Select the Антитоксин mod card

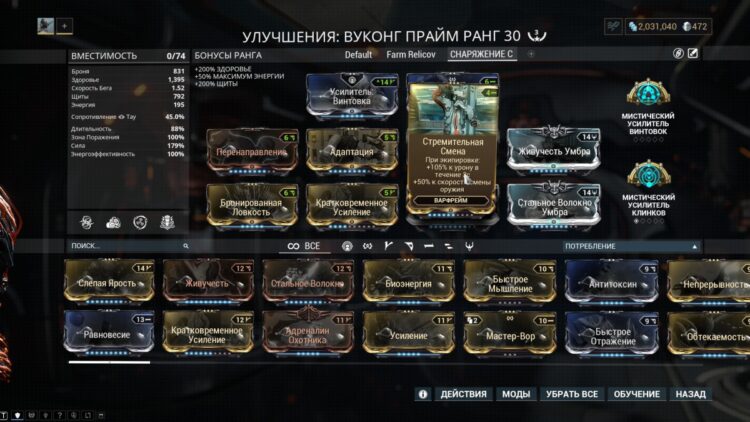click(x=611, y=283)
